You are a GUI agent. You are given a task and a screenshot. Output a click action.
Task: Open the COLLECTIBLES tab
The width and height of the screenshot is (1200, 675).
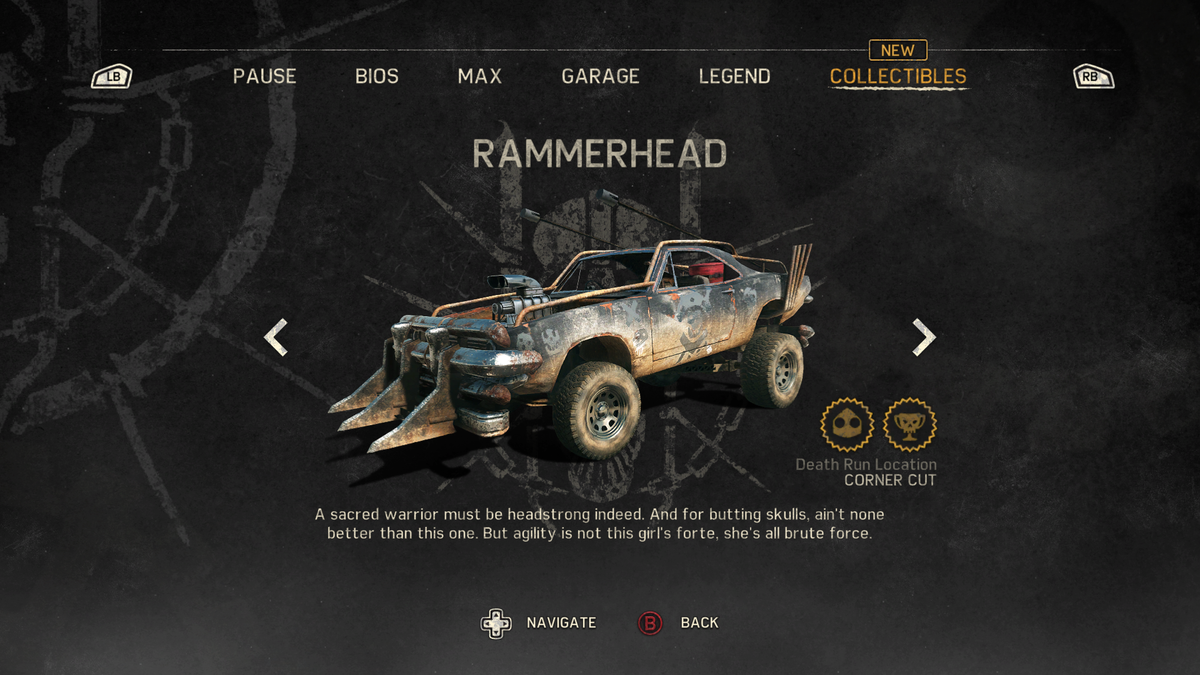tap(898, 76)
